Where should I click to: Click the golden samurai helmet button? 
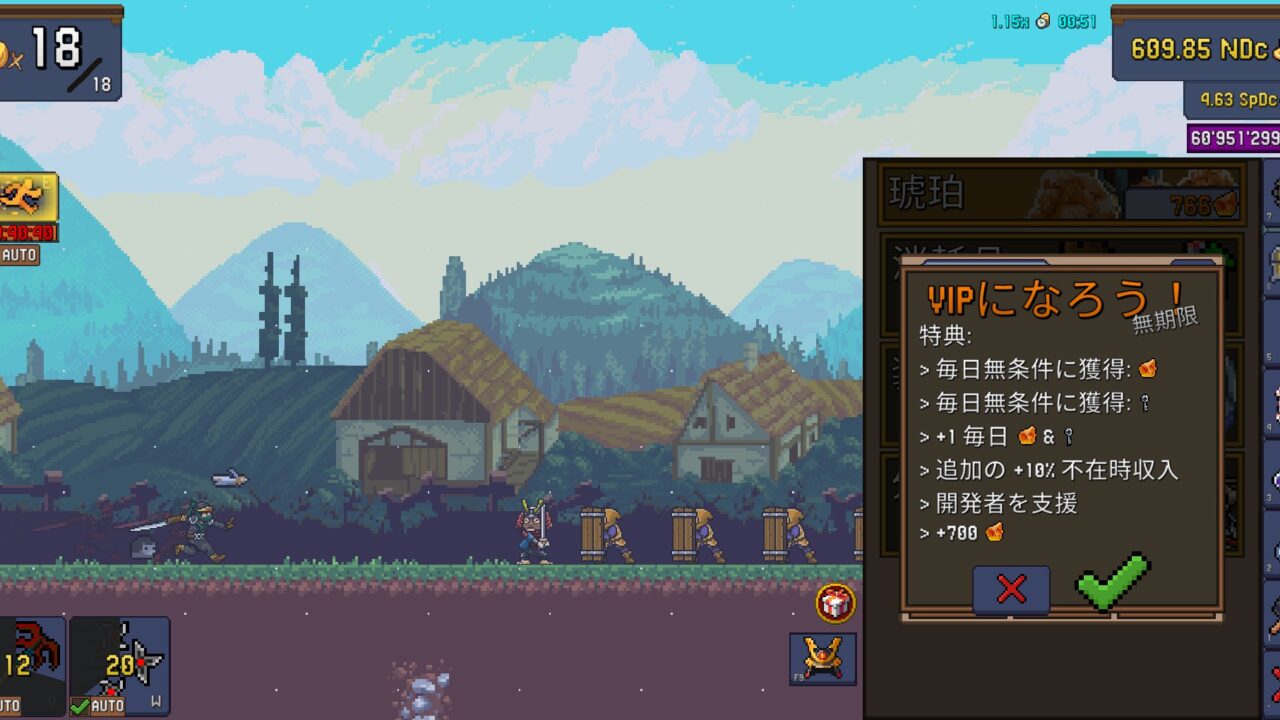click(x=822, y=658)
